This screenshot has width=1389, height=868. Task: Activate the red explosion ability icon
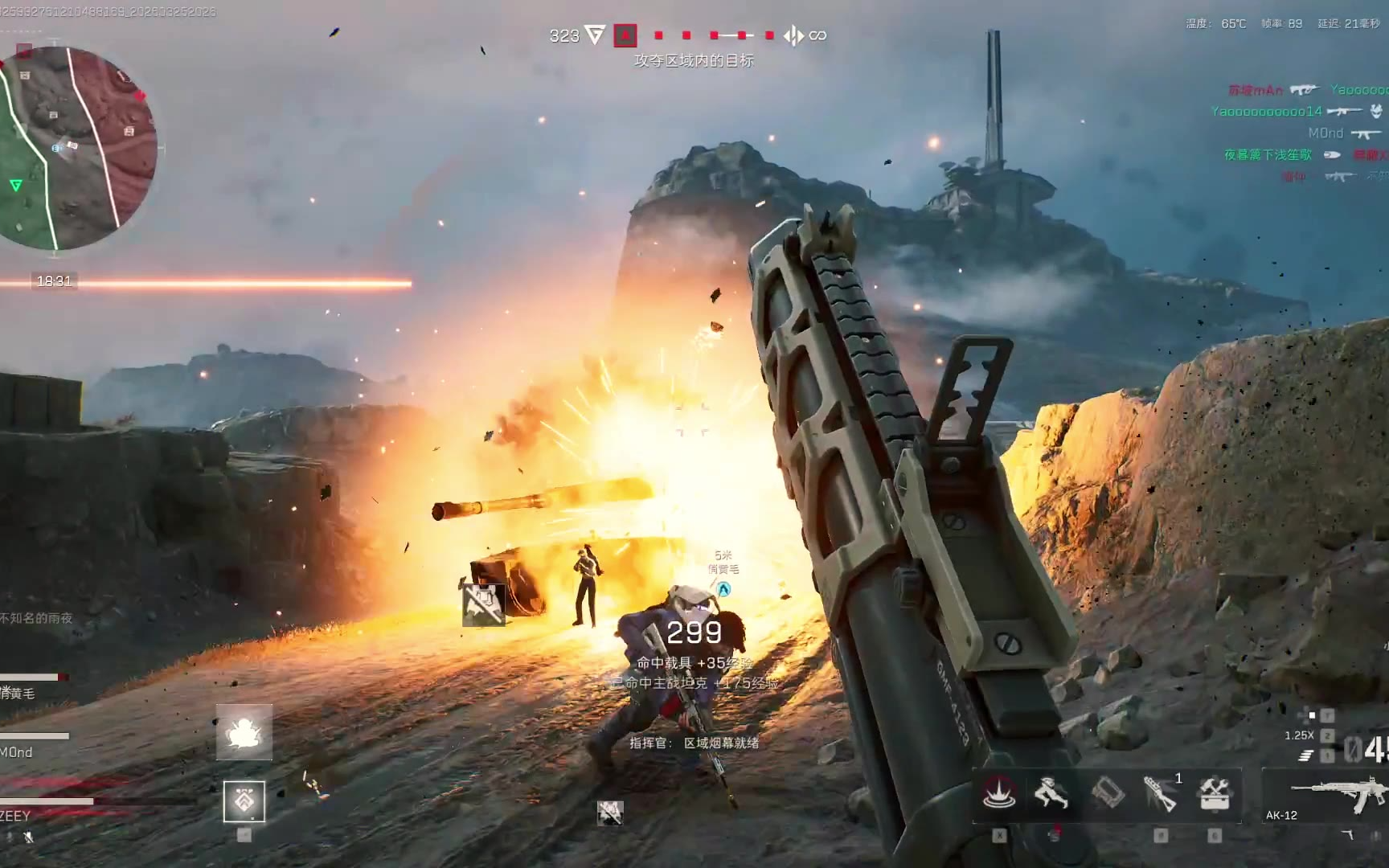point(998,793)
